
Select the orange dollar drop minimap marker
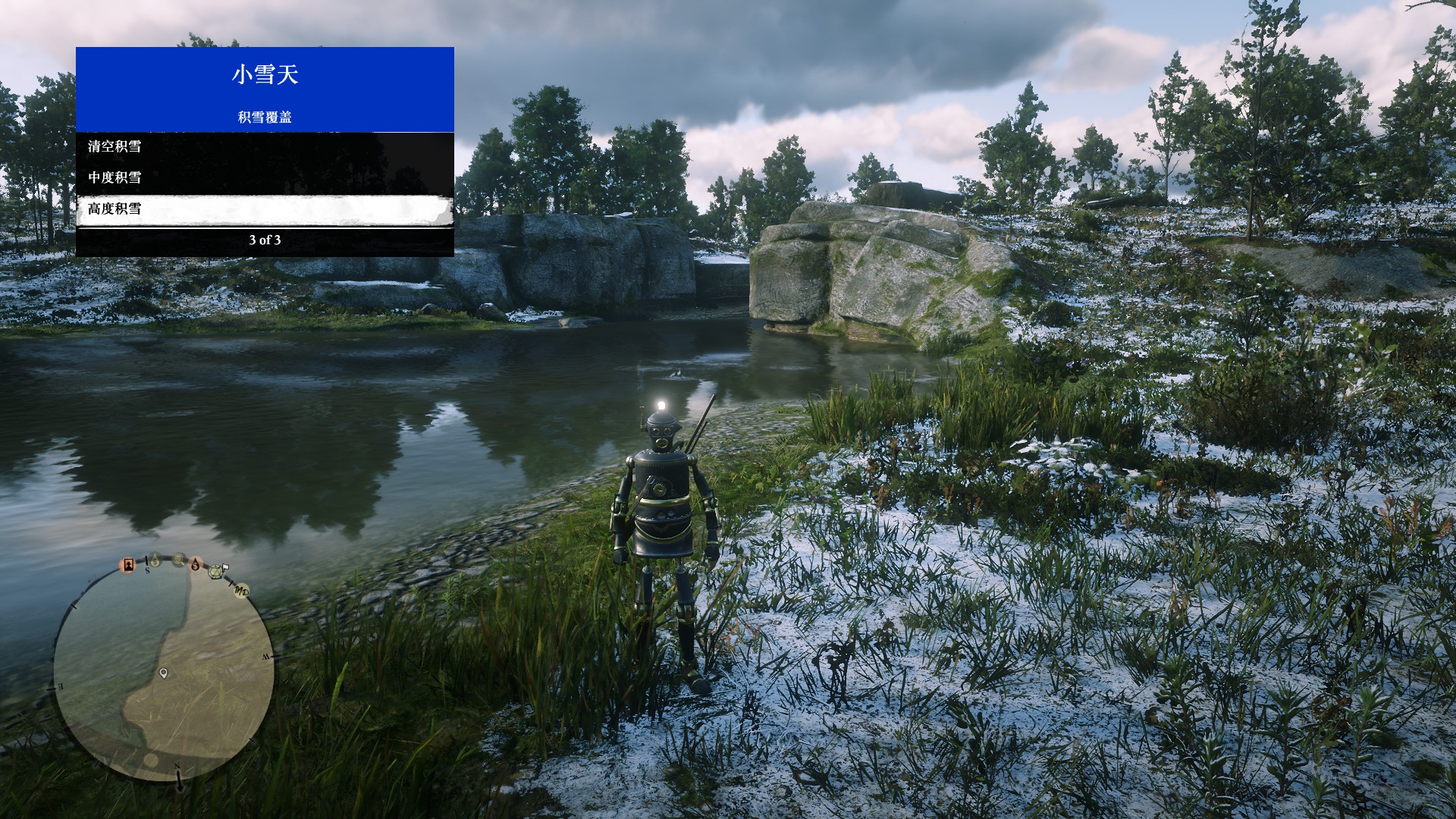196,564
